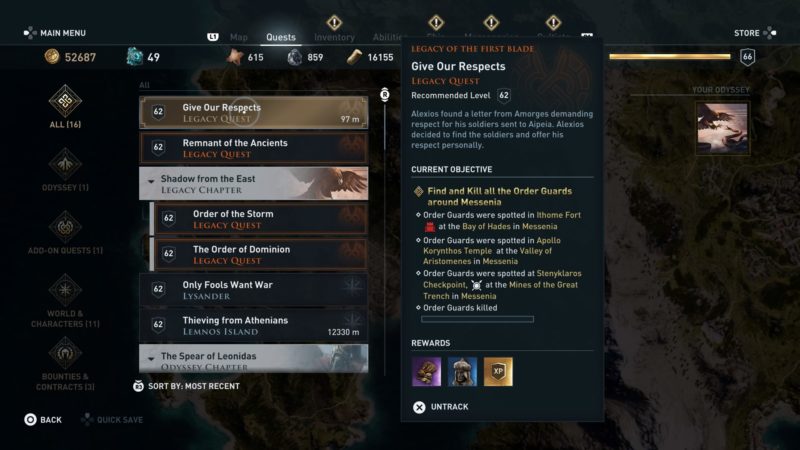Choose the Add-On Quests category
The image size is (800, 450).
(x=65, y=233)
